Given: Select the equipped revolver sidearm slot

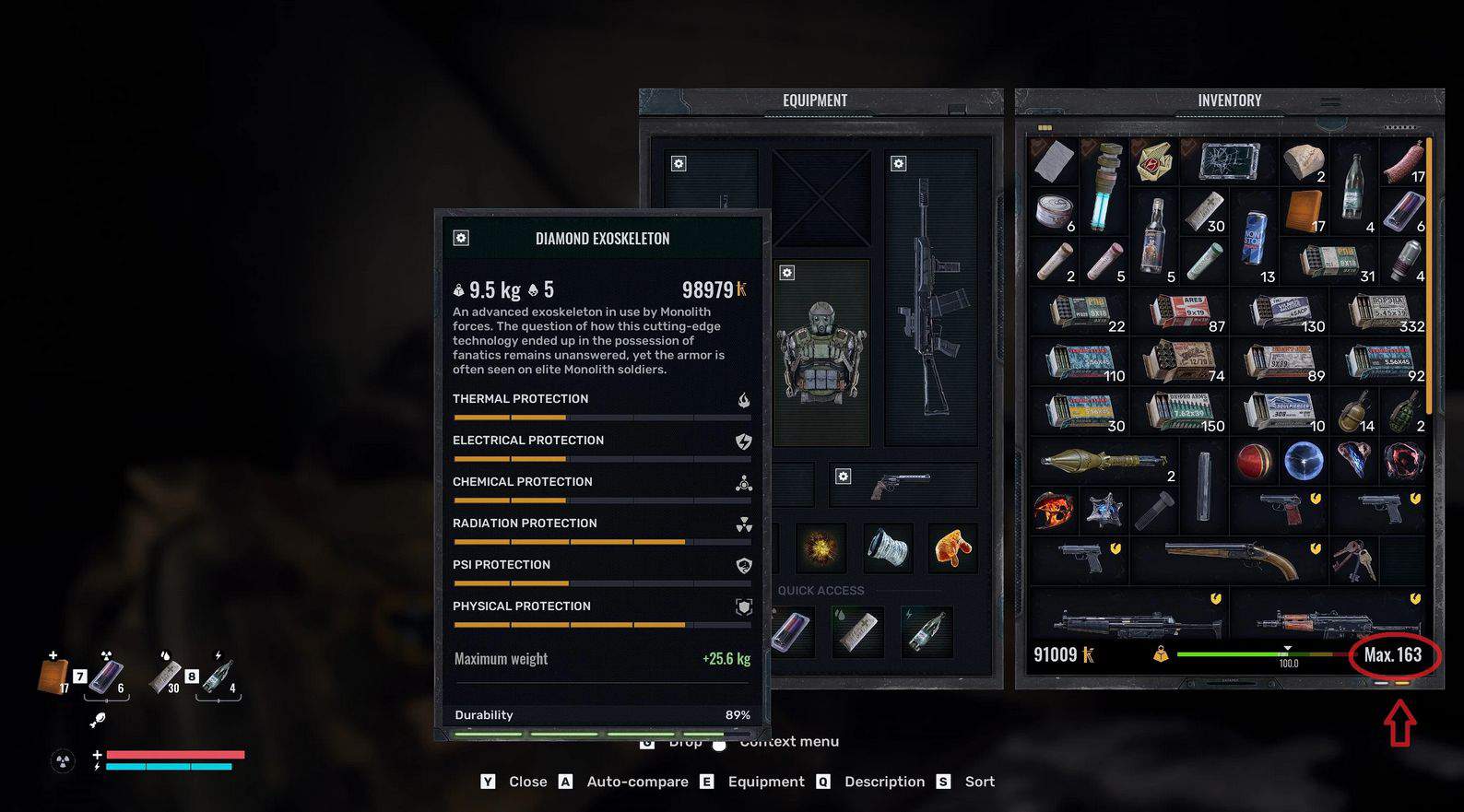Looking at the screenshot, I should point(902,484).
